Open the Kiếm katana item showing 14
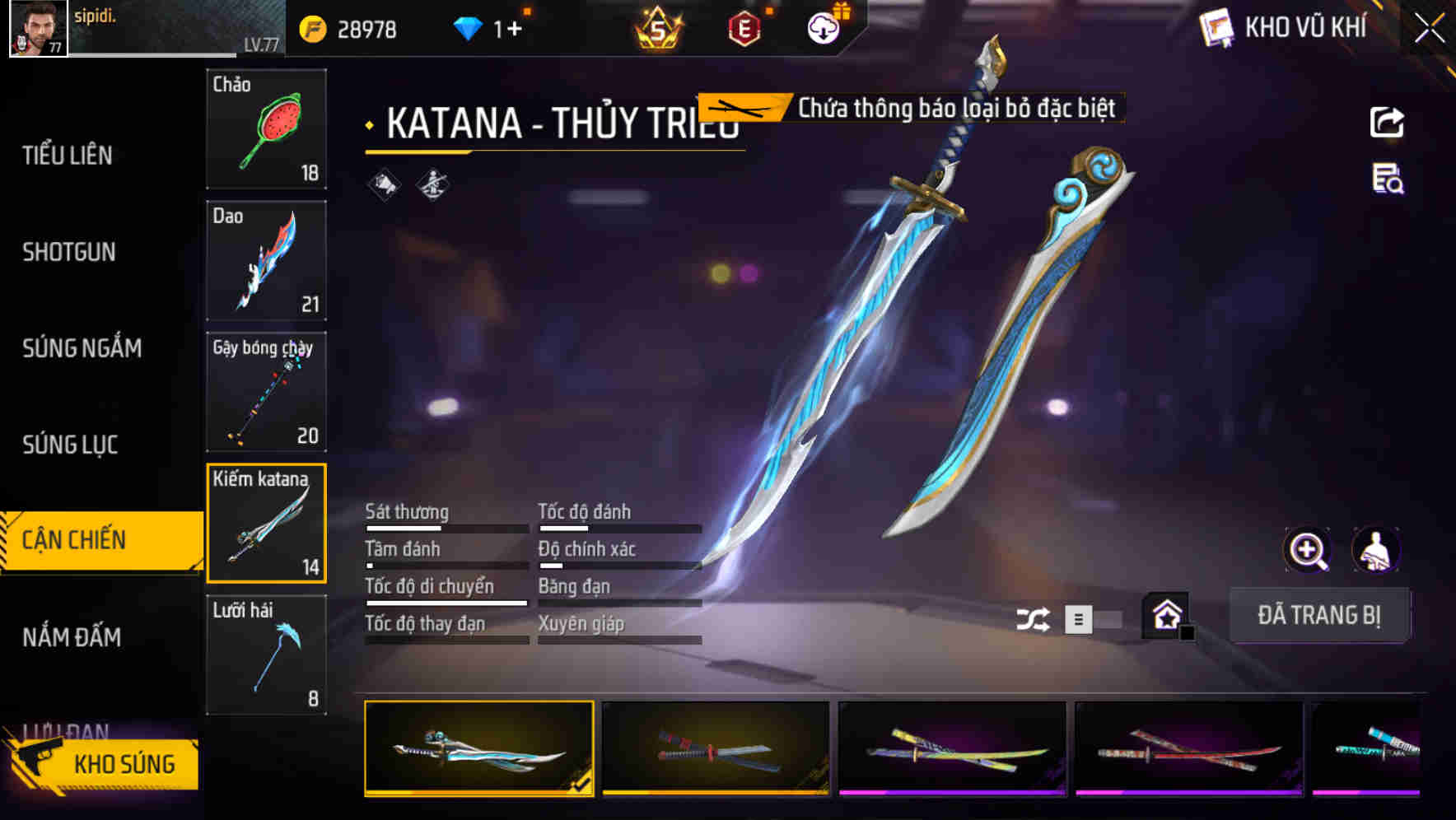The height and width of the screenshot is (820, 1456). tap(266, 522)
